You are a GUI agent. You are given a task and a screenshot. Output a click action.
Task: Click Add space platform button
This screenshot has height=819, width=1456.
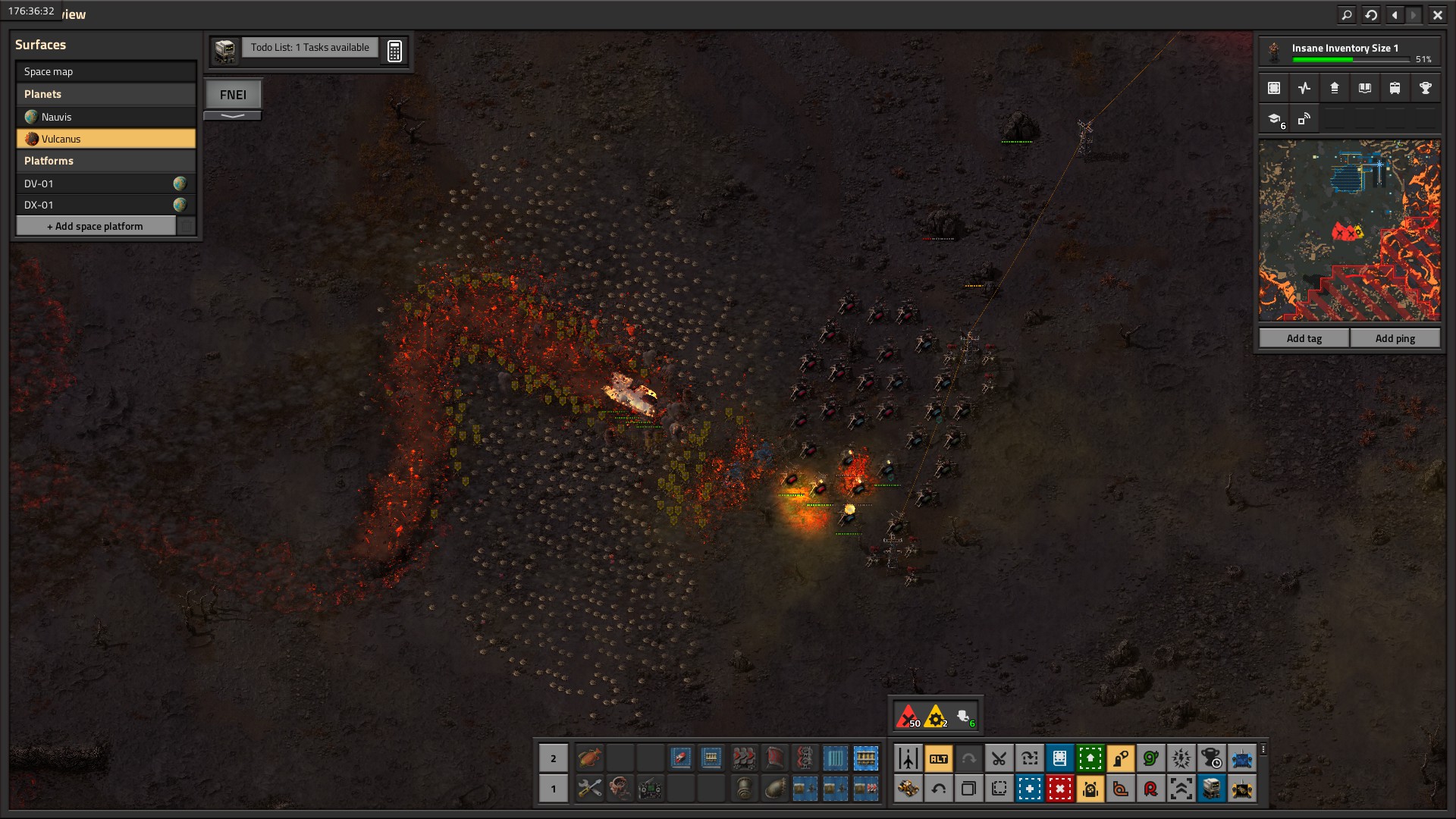point(96,226)
